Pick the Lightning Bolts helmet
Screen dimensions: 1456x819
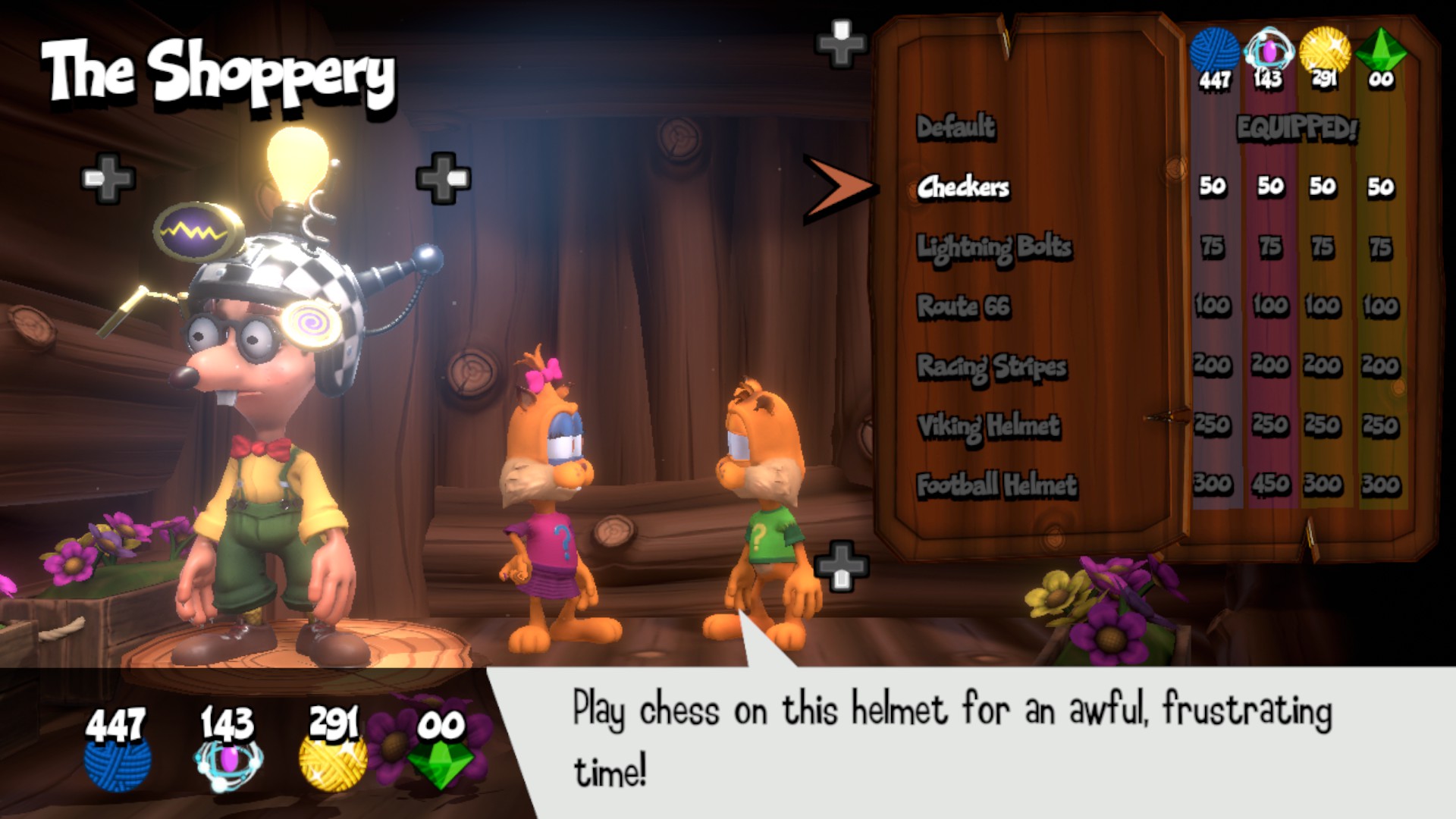994,247
